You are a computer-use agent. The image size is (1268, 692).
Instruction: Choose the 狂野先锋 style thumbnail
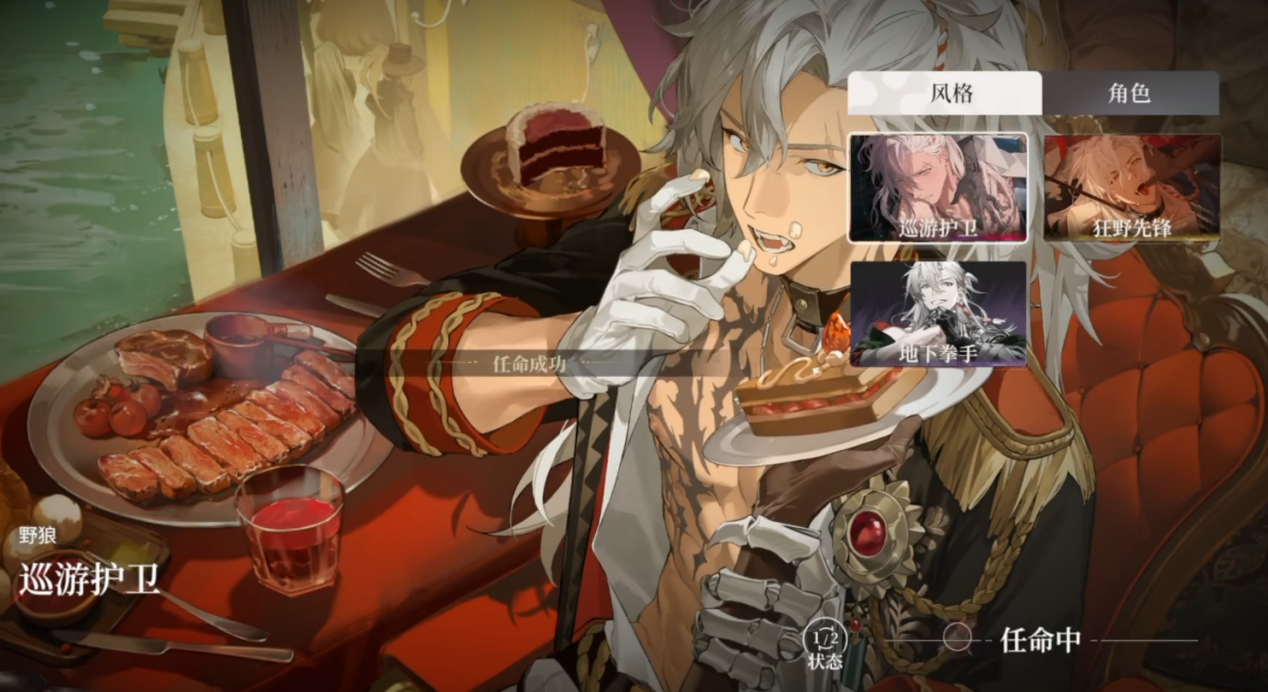coord(1132,188)
